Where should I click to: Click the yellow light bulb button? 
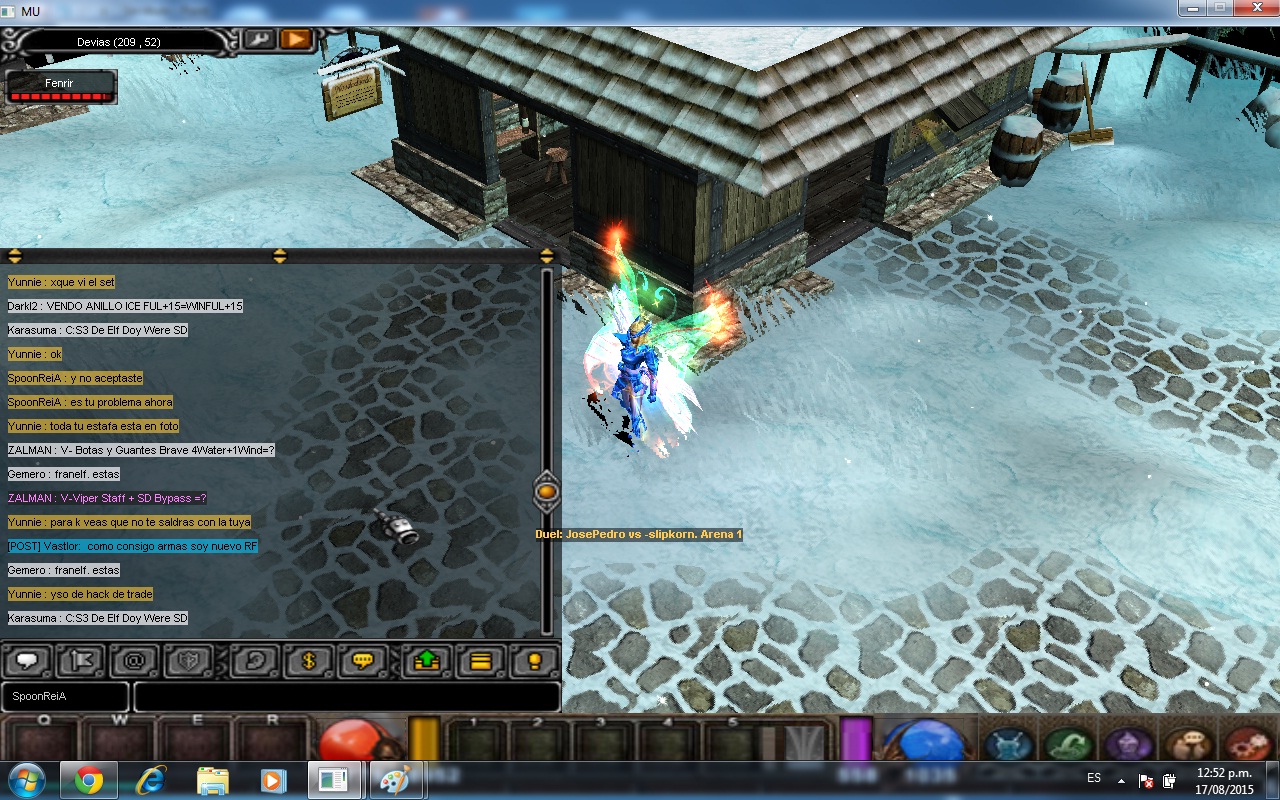pos(535,661)
